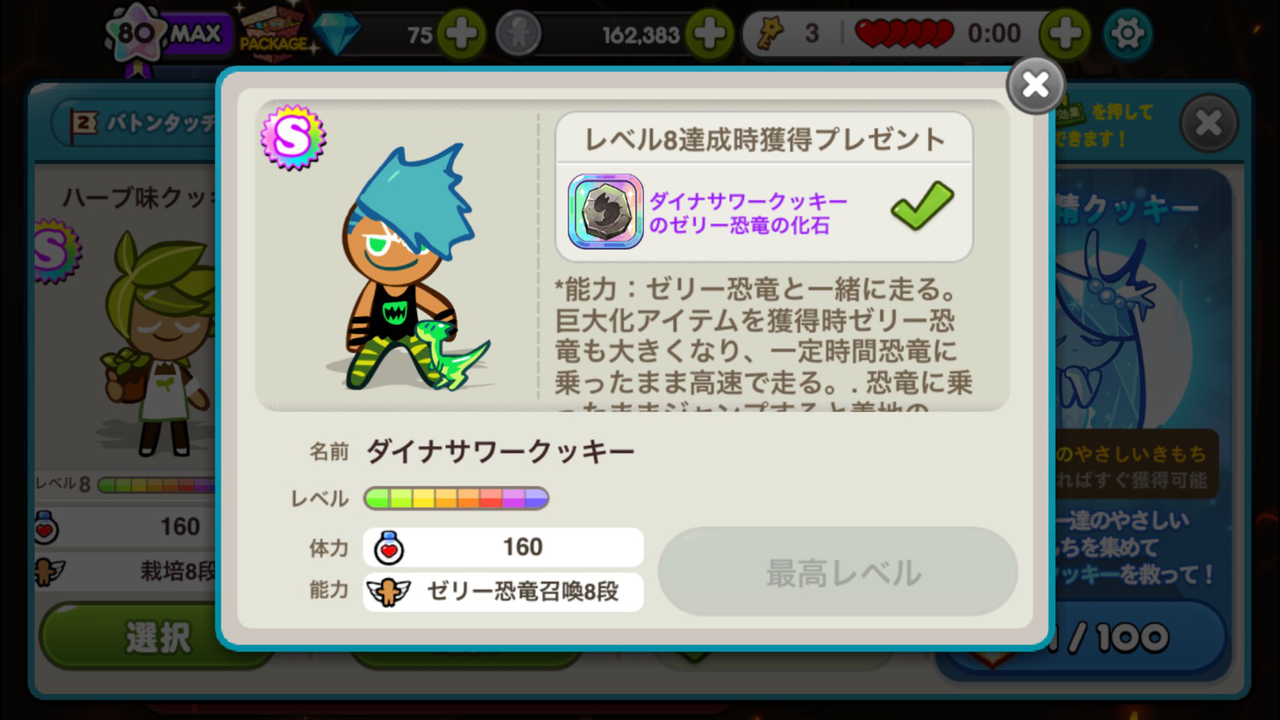Click the rainbow level progress bar

[x=455, y=498]
